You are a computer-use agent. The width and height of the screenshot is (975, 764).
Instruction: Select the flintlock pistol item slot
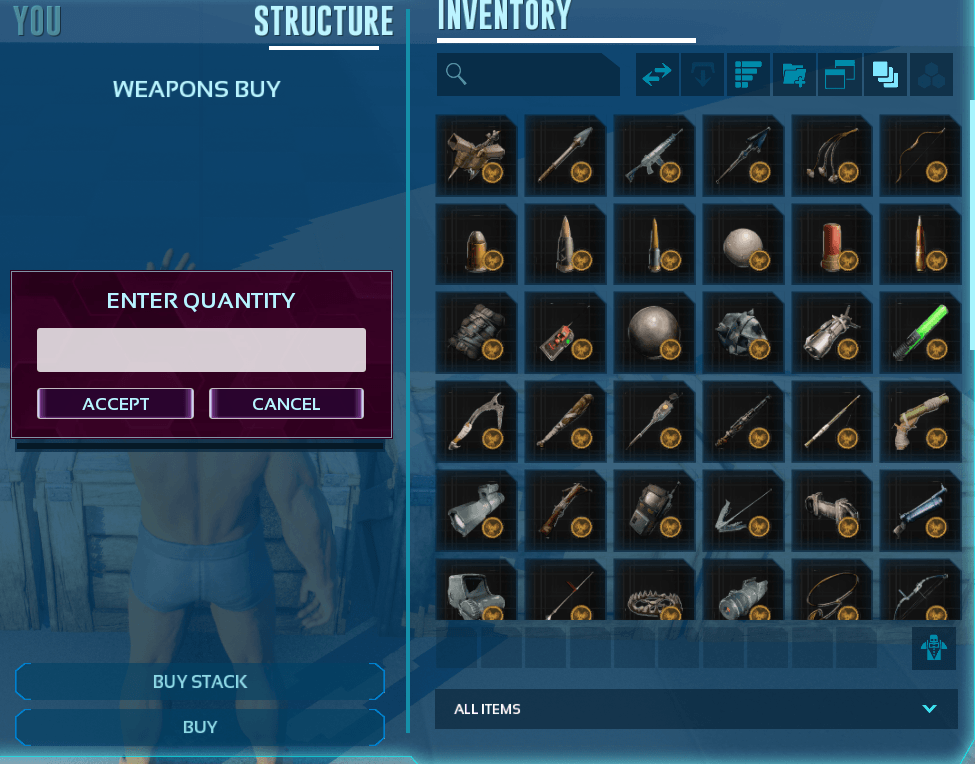pyautogui.click(x=920, y=421)
